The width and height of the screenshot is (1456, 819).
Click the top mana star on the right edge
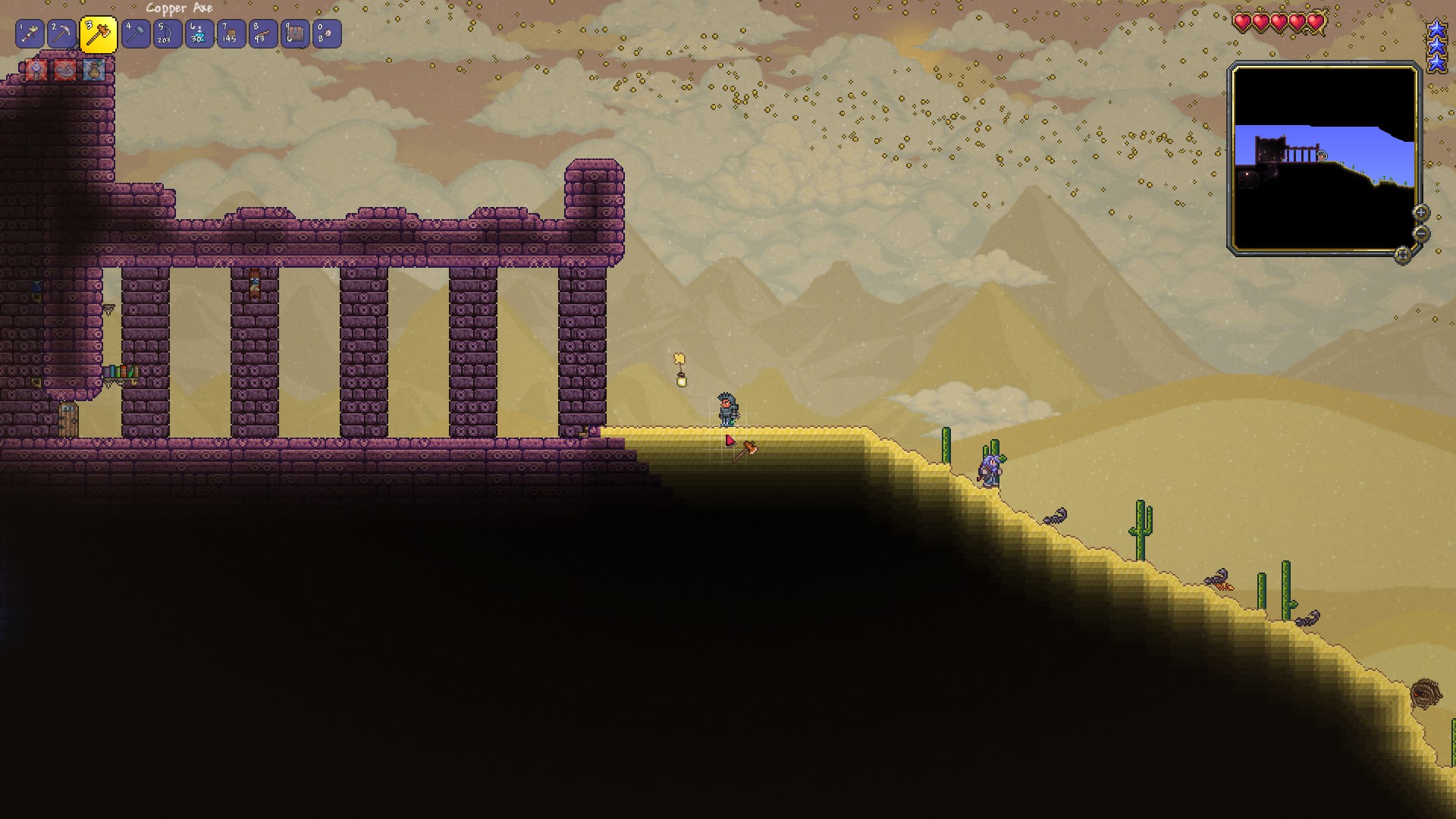tap(1438, 27)
